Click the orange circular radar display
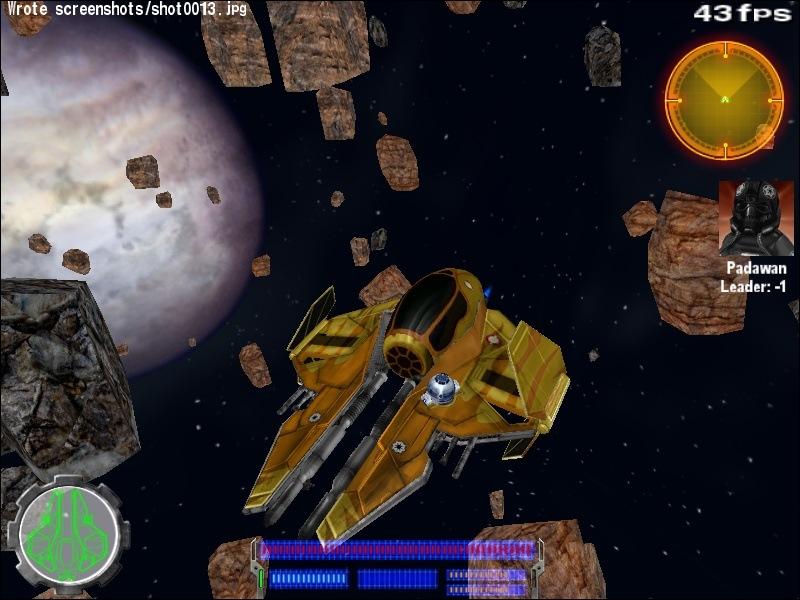800x600 pixels. coord(724,99)
